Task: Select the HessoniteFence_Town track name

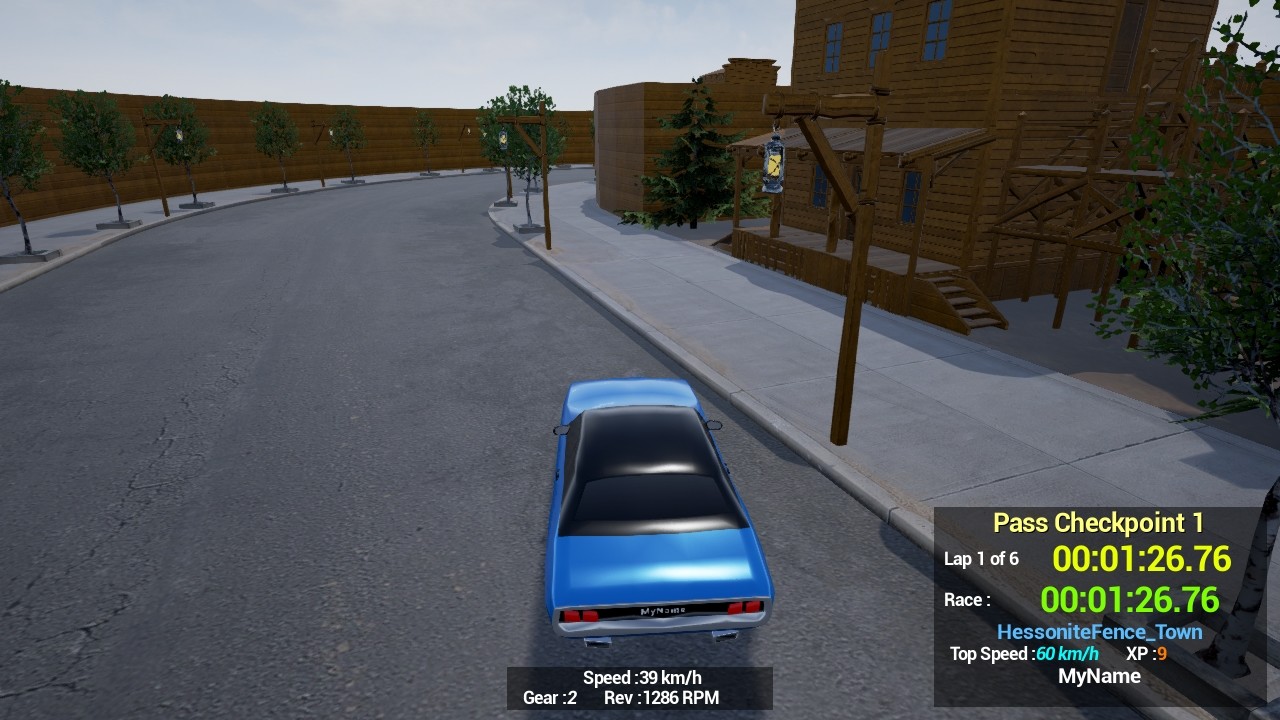Action: [x=1100, y=631]
